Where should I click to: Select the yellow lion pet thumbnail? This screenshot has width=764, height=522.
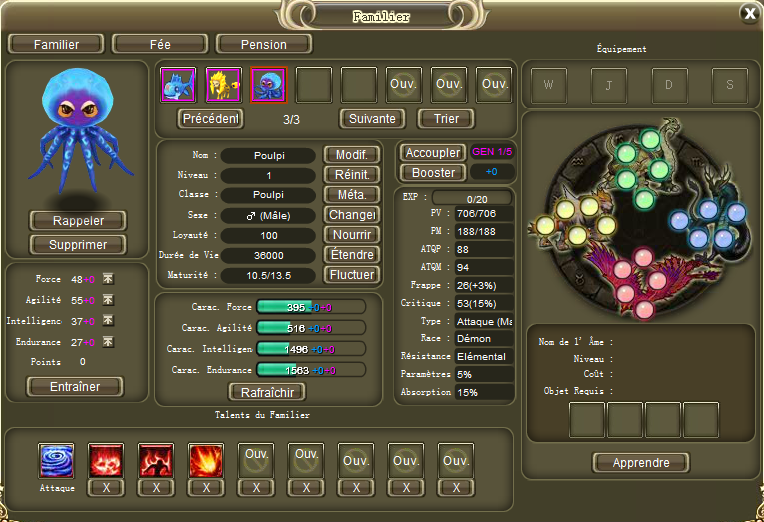coord(223,85)
